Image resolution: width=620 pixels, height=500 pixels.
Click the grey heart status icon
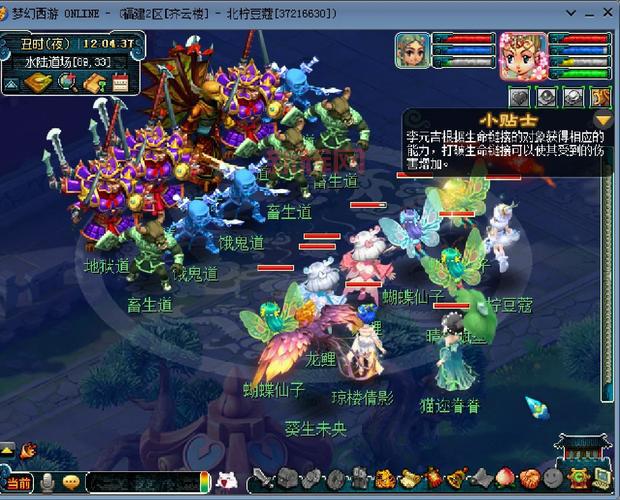518,97
